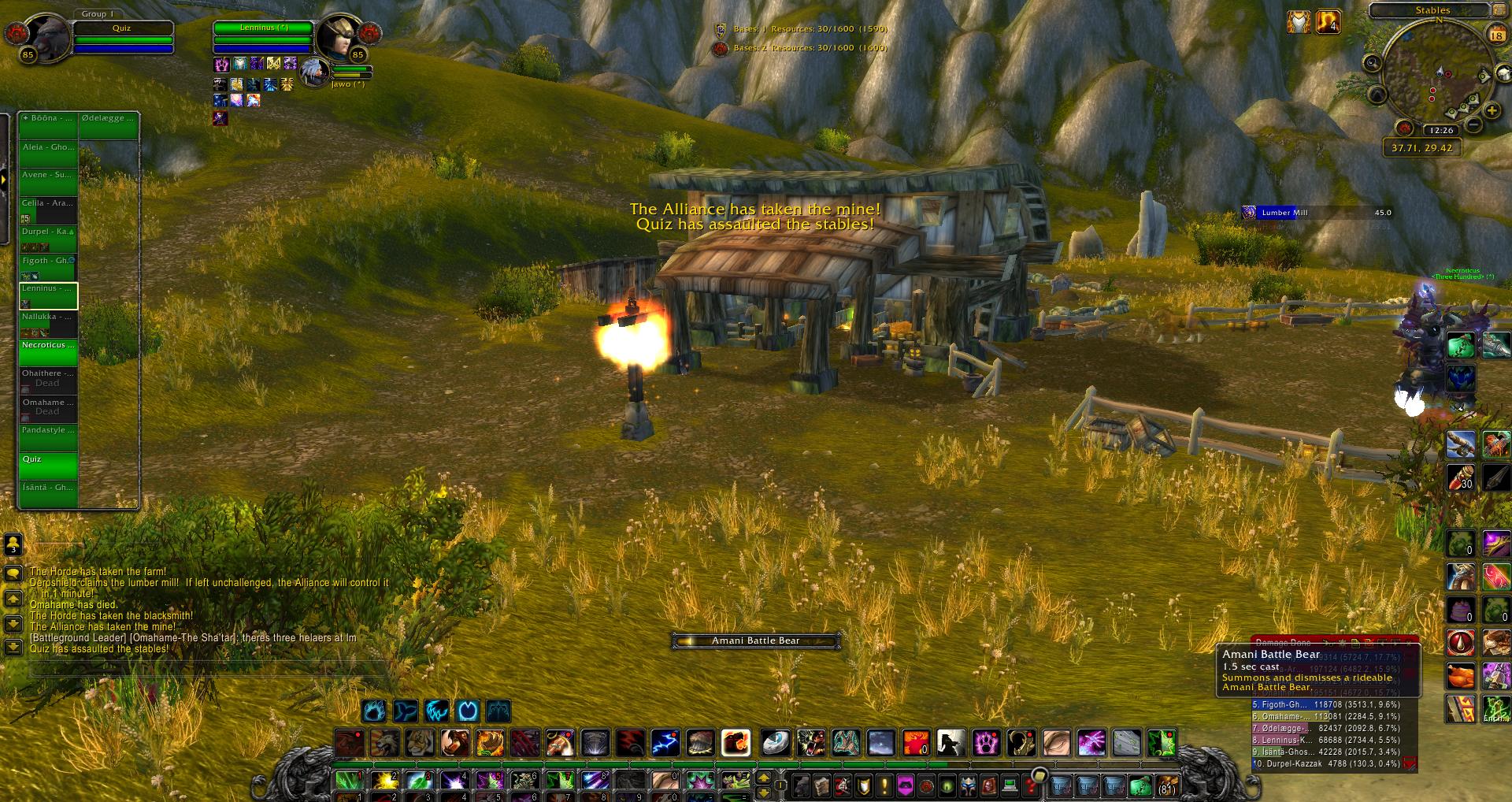Screen dimensions: 1512x802
Task: Open the backpack showing 81 free slots
Action: coord(1165,785)
